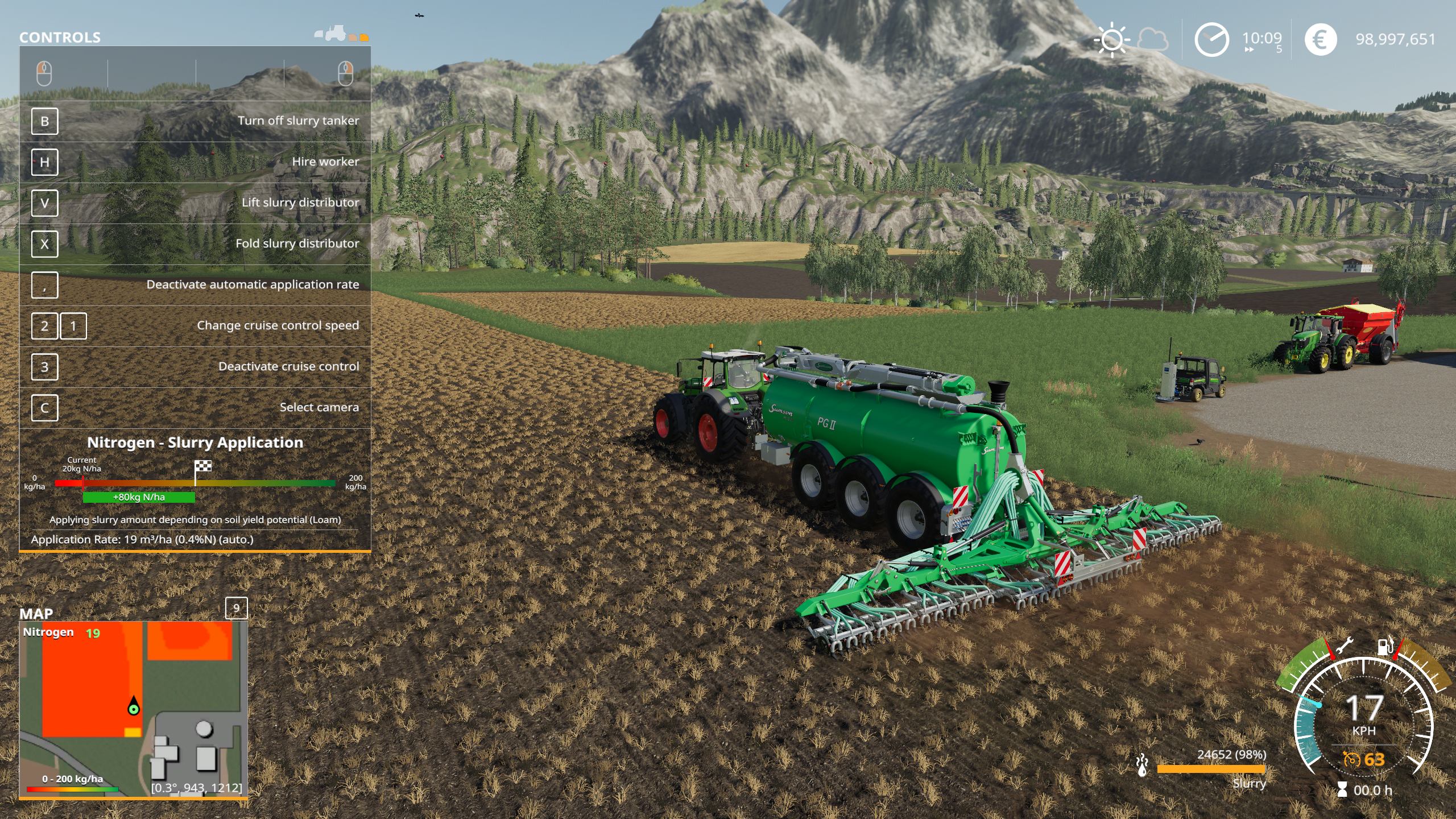Click the checkered flag nitrogen target marker

click(203, 466)
